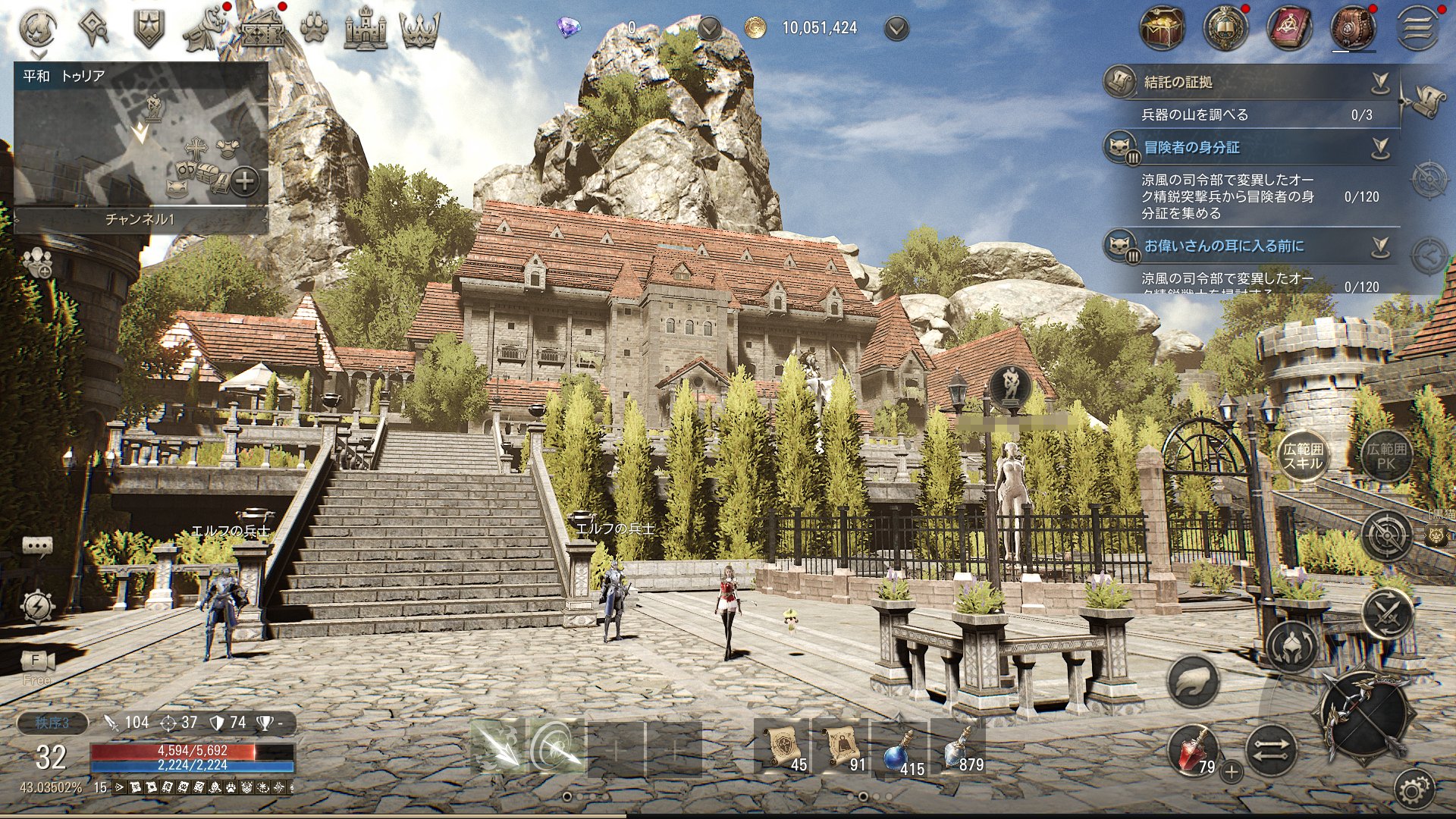Toggle the 広範囲スキル button
1456x819 pixels.
pyautogui.click(x=1303, y=457)
